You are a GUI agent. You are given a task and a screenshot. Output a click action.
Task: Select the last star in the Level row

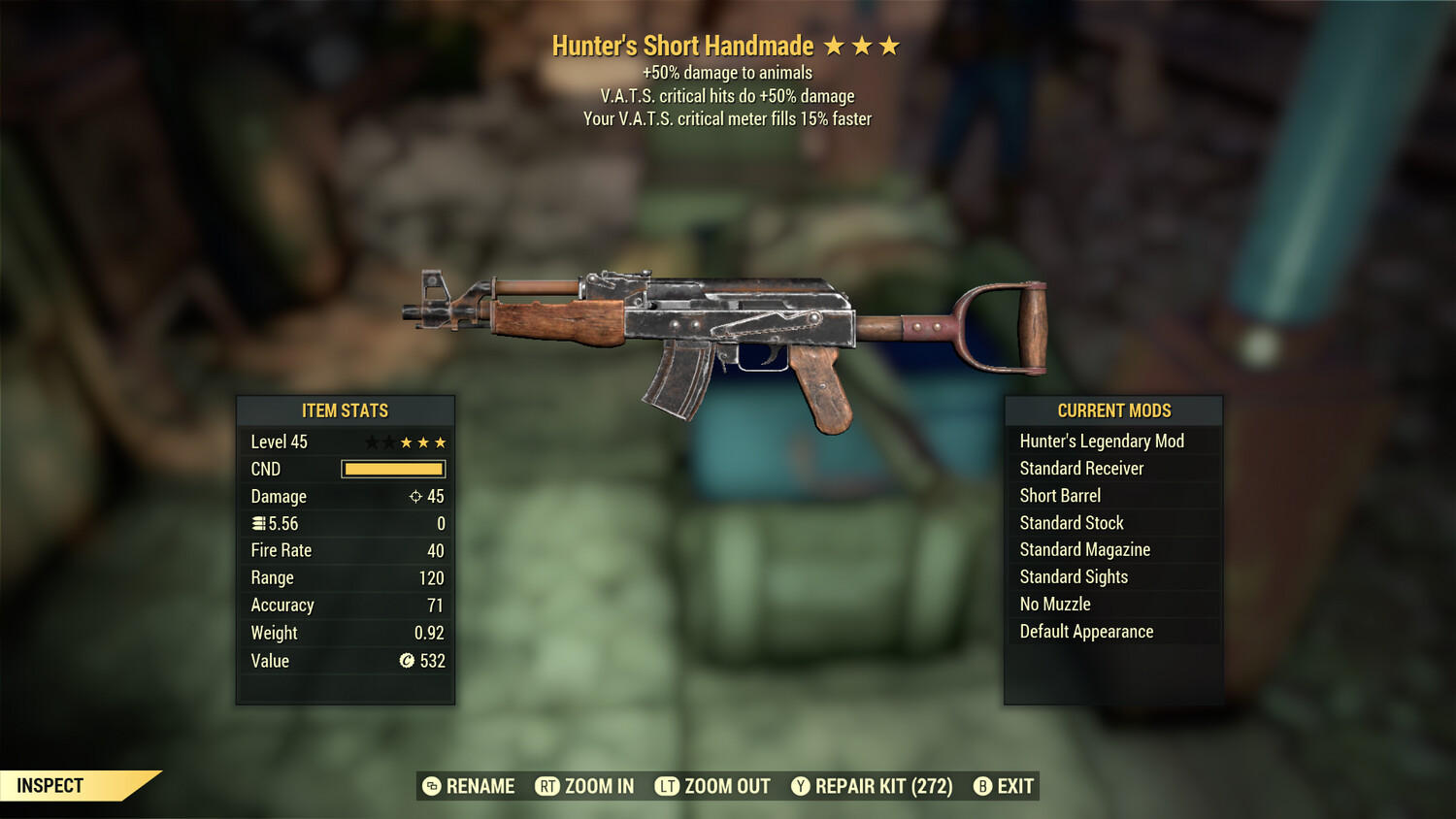coord(438,442)
